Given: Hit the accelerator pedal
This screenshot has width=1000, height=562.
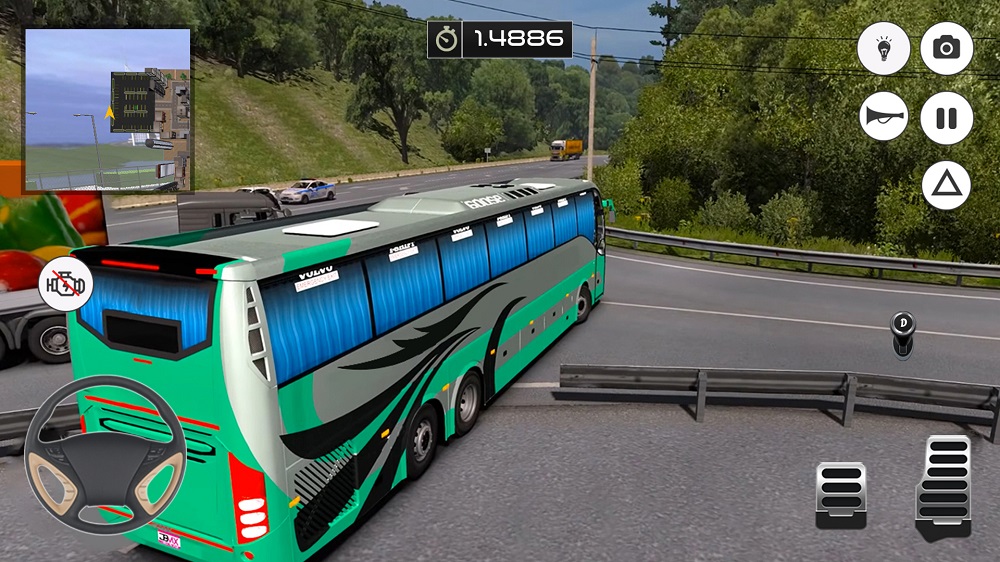Looking at the screenshot, I should [942, 487].
